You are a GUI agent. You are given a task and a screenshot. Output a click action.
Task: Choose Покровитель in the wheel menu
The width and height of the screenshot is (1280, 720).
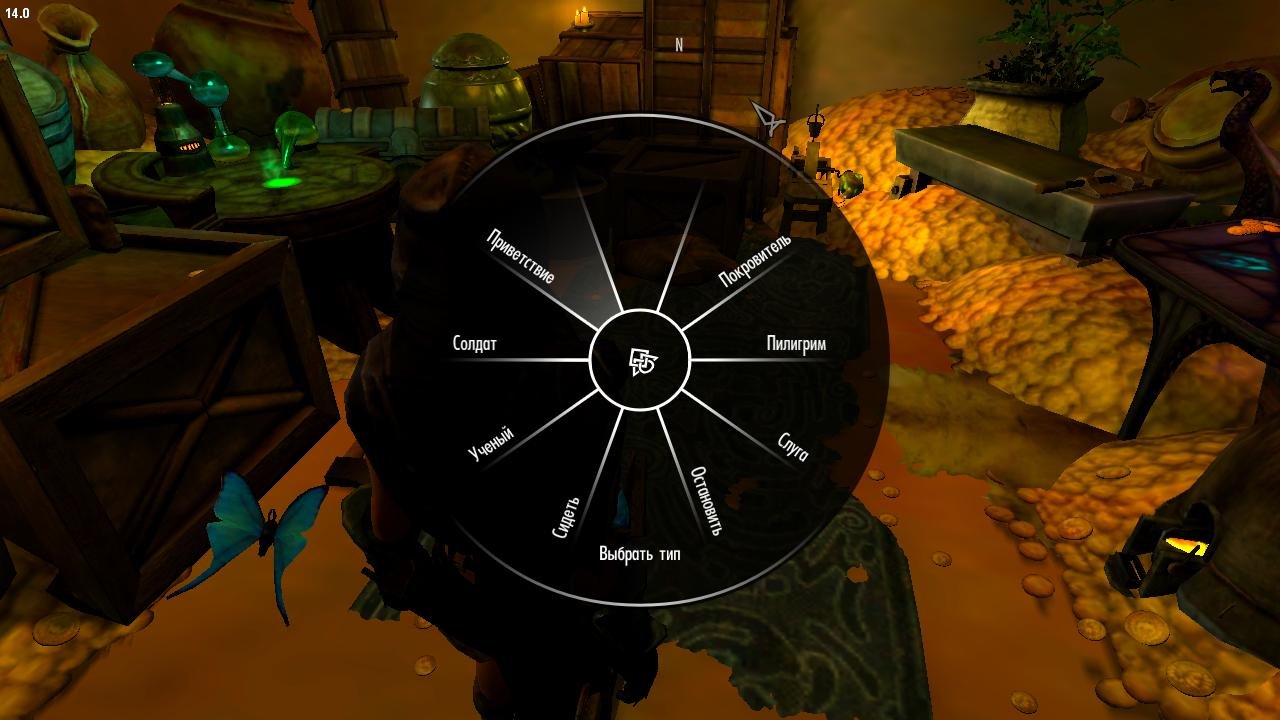tap(755, 259)
